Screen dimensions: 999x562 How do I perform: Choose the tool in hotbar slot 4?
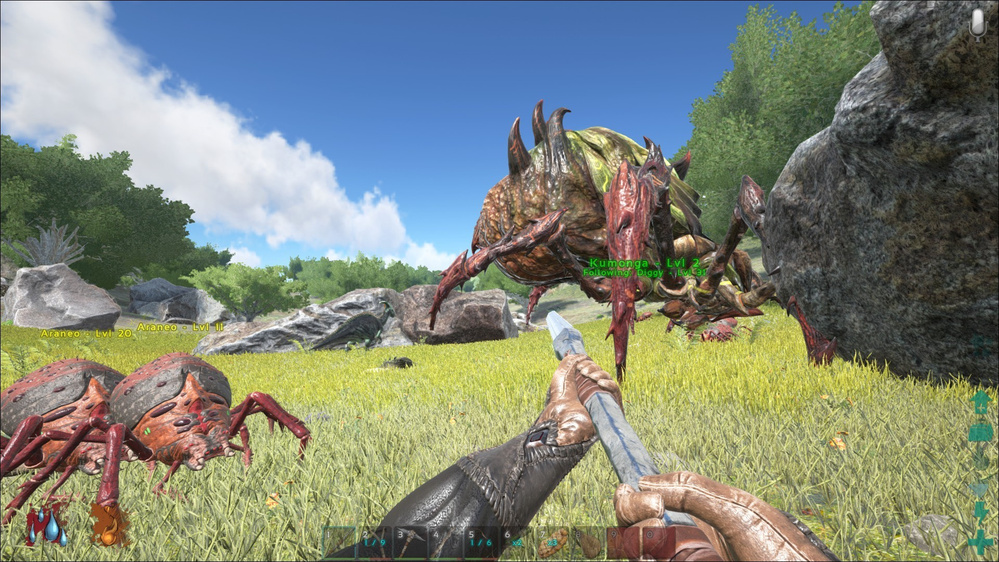click(x=446, y=542)
